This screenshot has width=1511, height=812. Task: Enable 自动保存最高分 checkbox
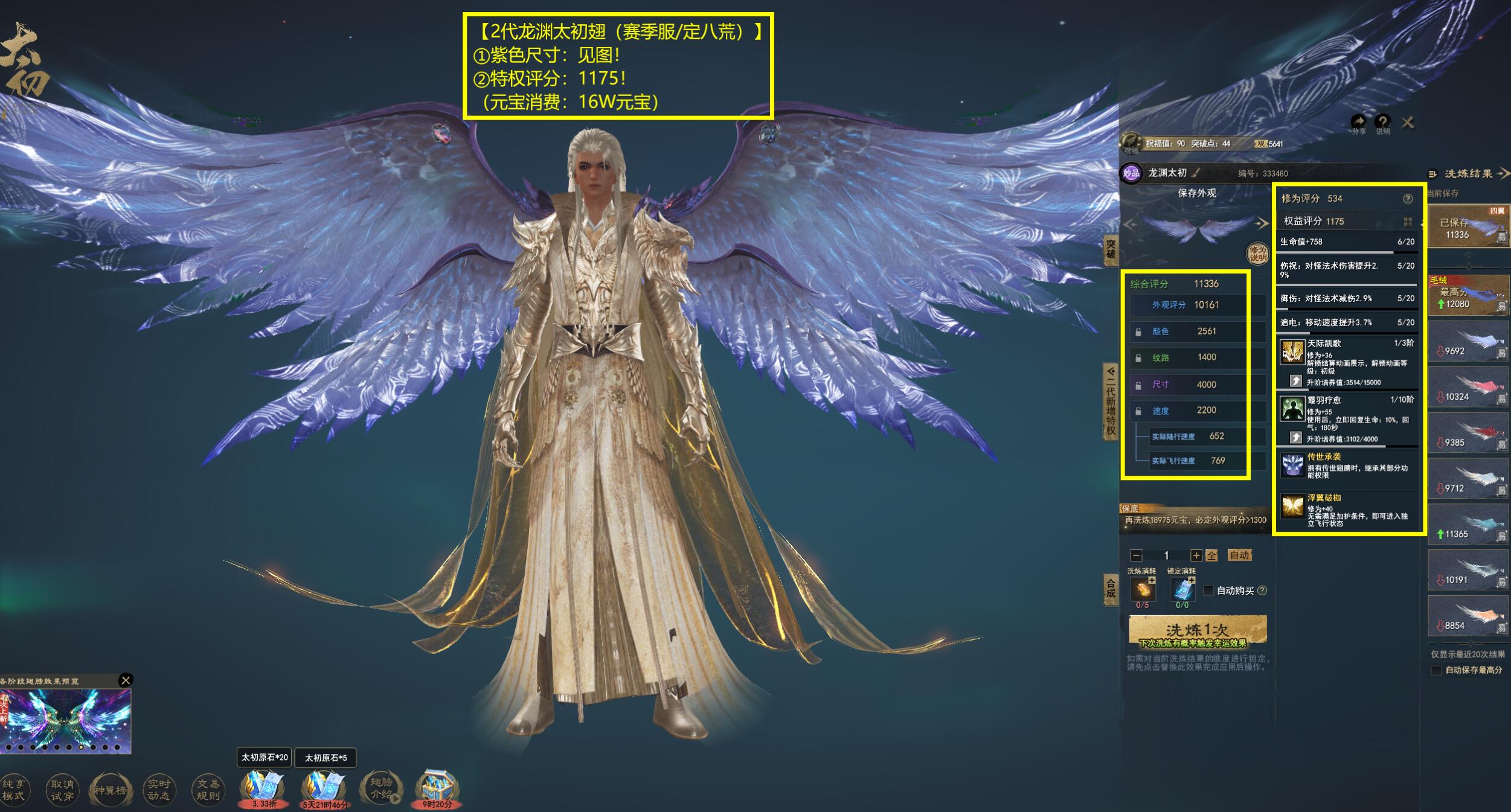(x=1437, y=670)
